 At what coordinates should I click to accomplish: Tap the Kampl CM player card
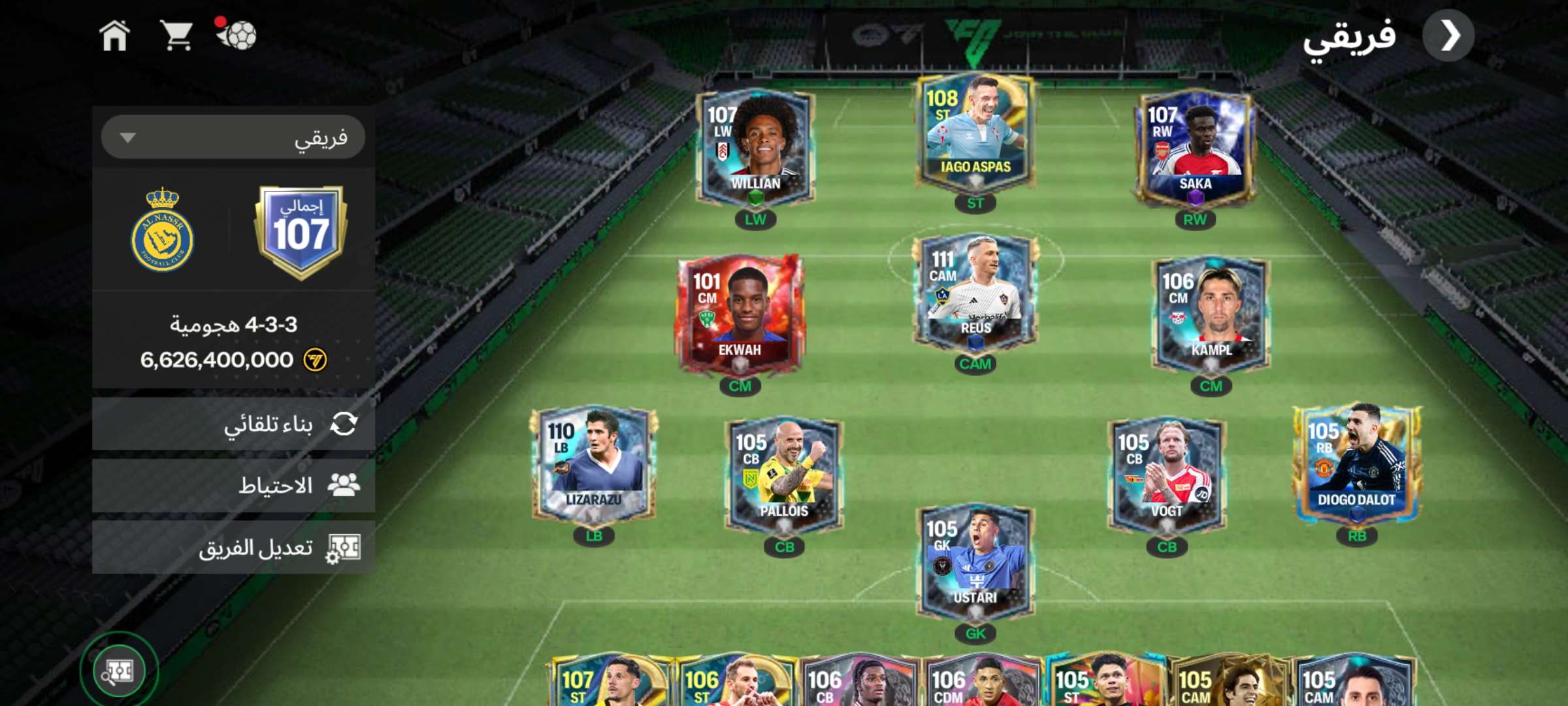1211,315
